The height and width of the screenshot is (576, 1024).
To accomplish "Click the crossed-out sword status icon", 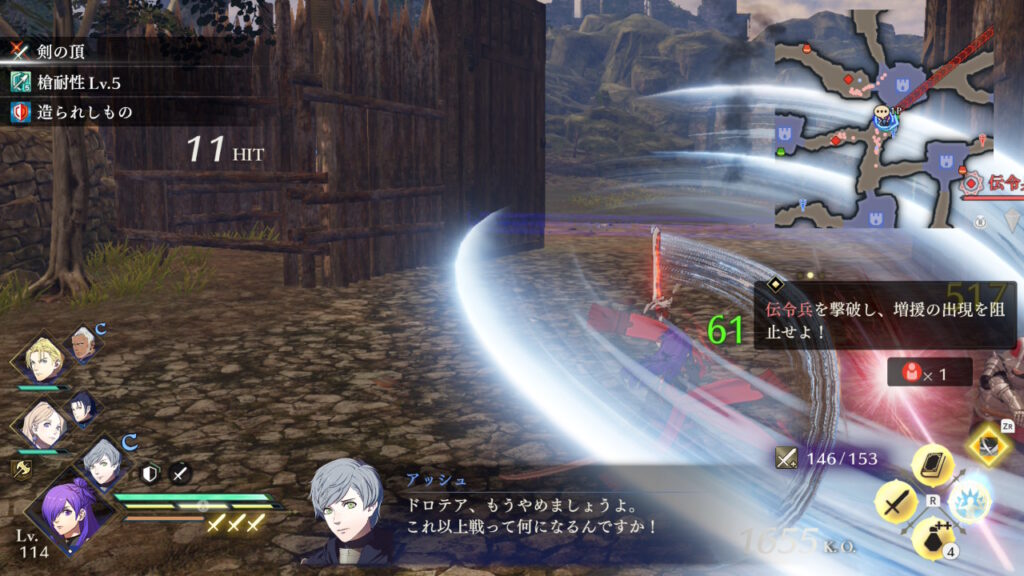I will pos(180,474).
